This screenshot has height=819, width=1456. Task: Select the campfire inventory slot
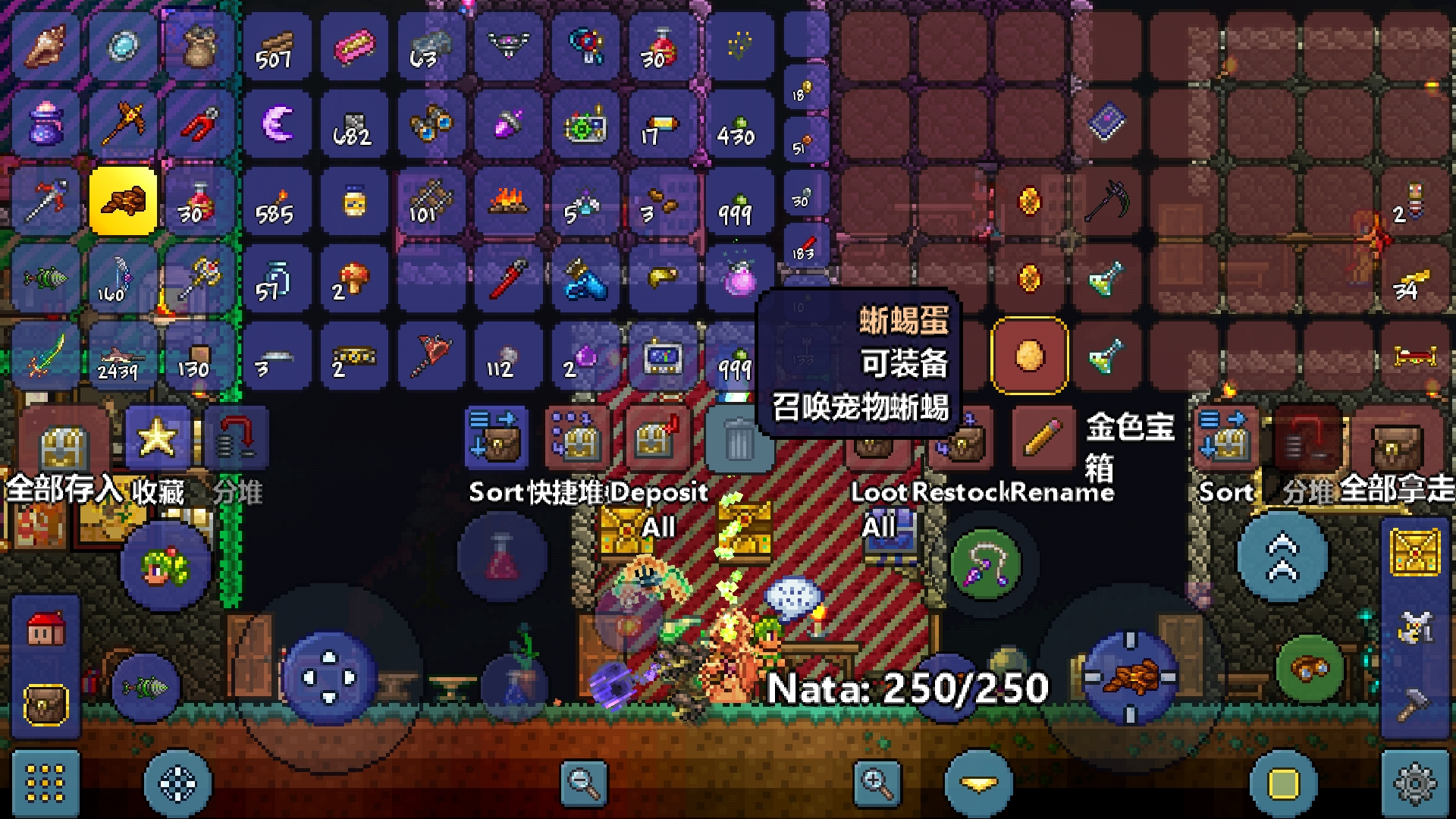point(508,202)
